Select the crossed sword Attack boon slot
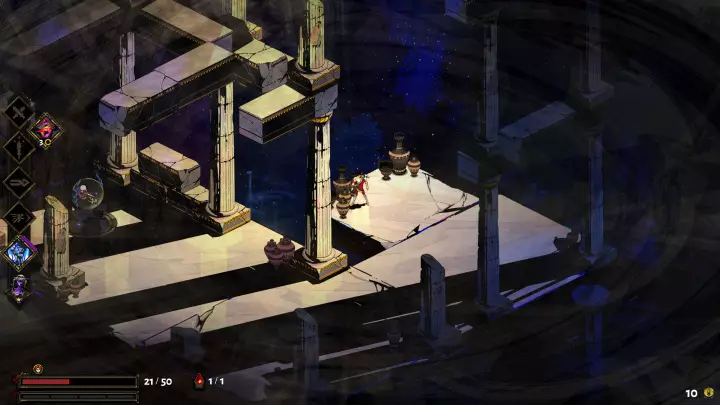 pyautogui.click(x=19, y=110)
